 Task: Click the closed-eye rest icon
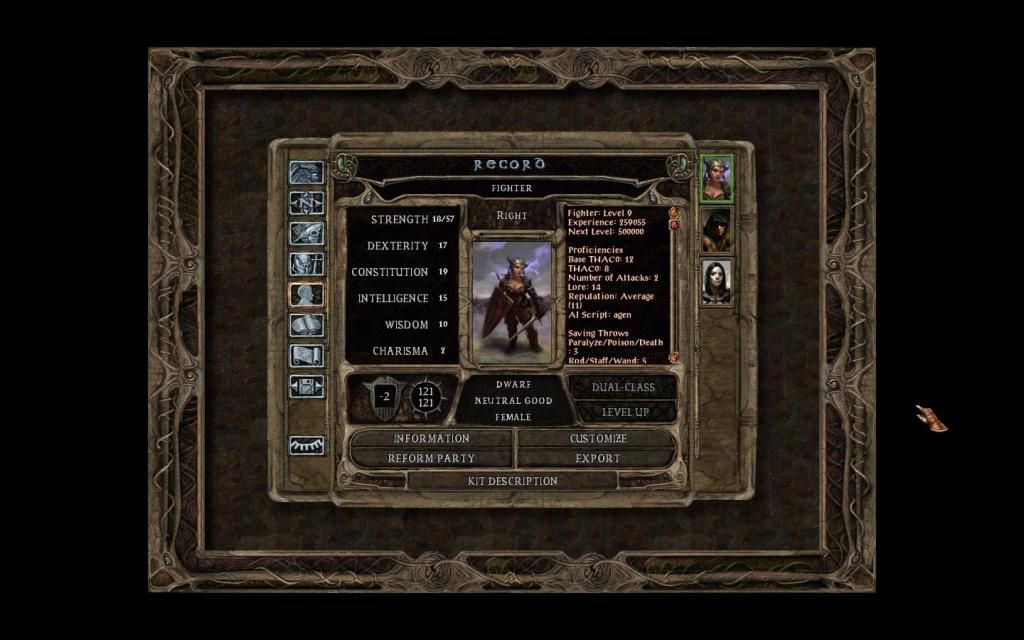coord(306,446)
